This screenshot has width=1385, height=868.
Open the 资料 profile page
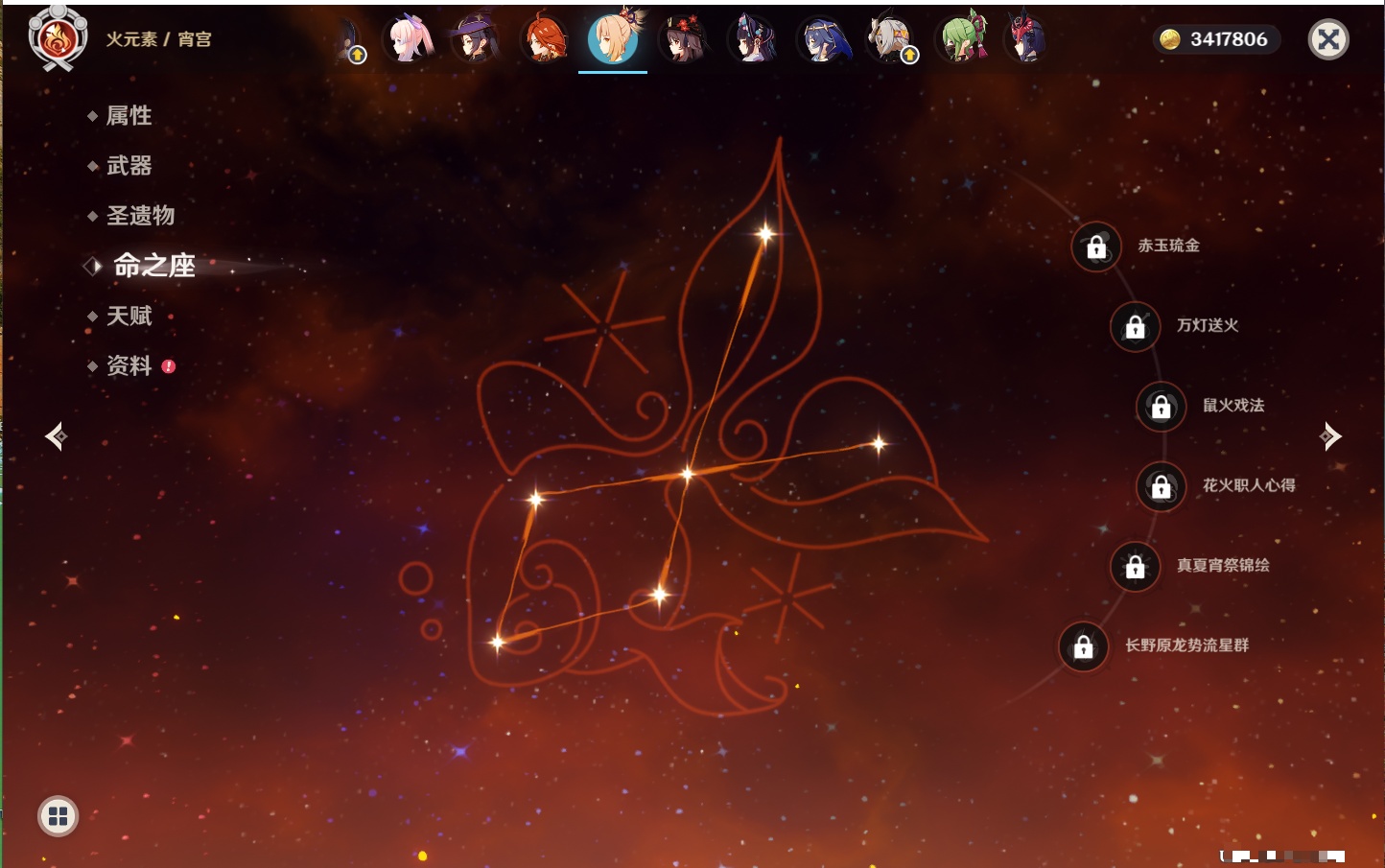coord(129,365)
